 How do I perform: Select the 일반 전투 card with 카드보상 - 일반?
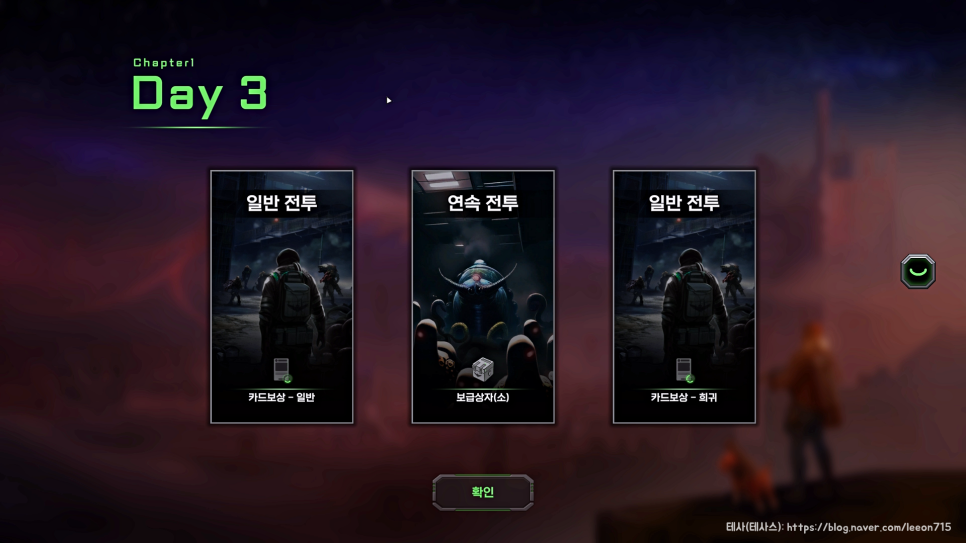click(x=282, y=297)
